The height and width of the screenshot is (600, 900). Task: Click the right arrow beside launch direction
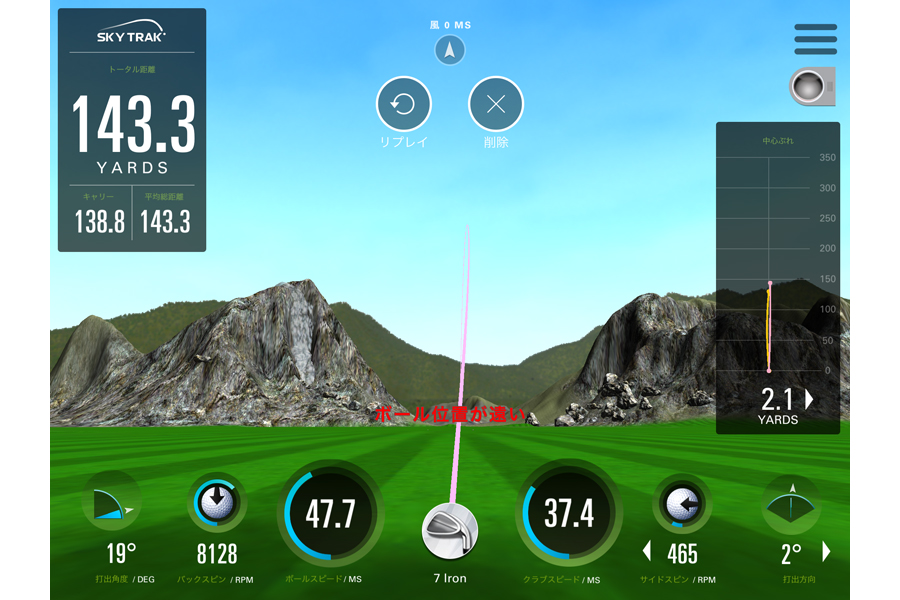tap(826, 552)
